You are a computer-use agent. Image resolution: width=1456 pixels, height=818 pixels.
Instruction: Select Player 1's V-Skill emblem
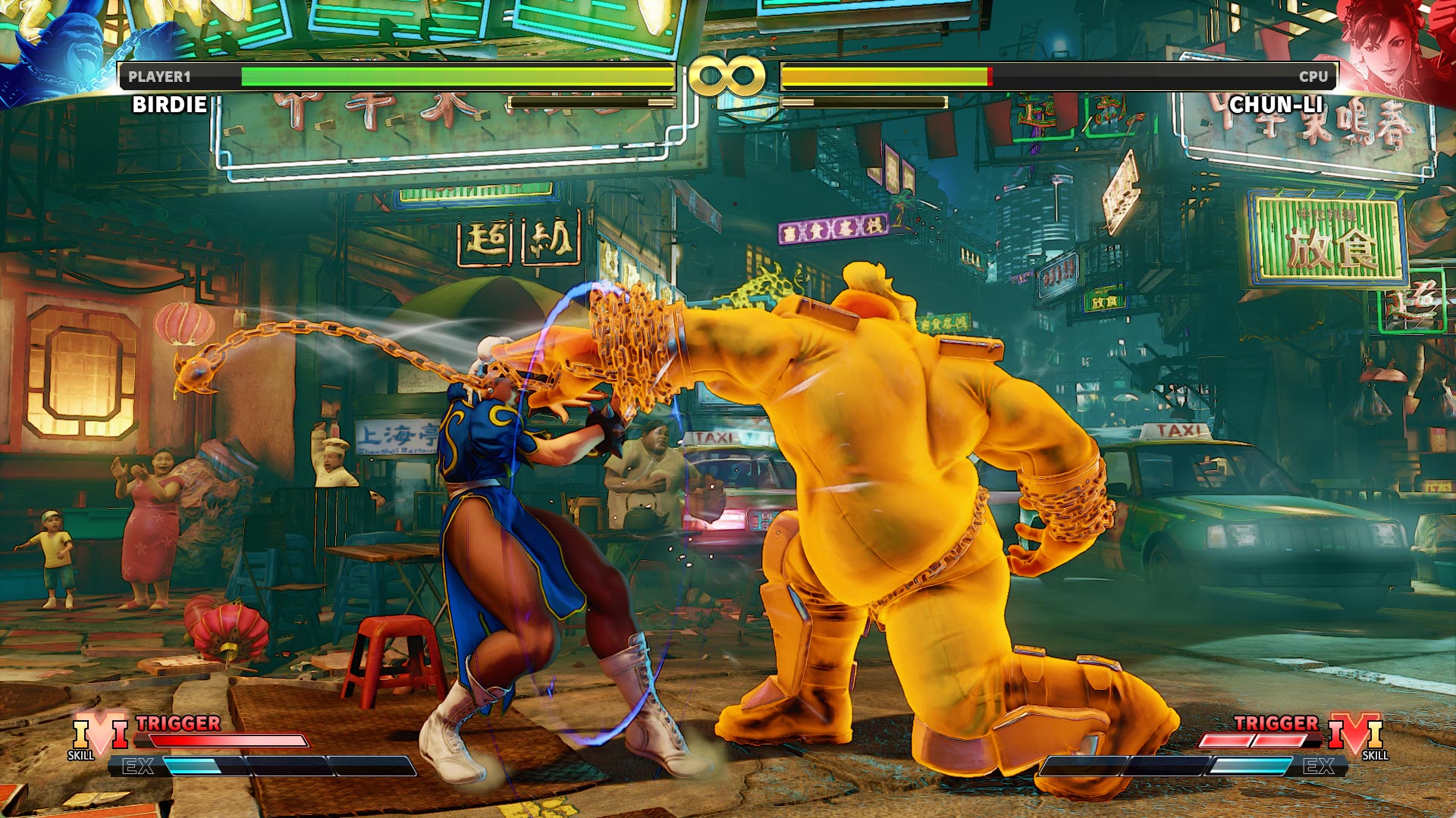tap(99, 734)
